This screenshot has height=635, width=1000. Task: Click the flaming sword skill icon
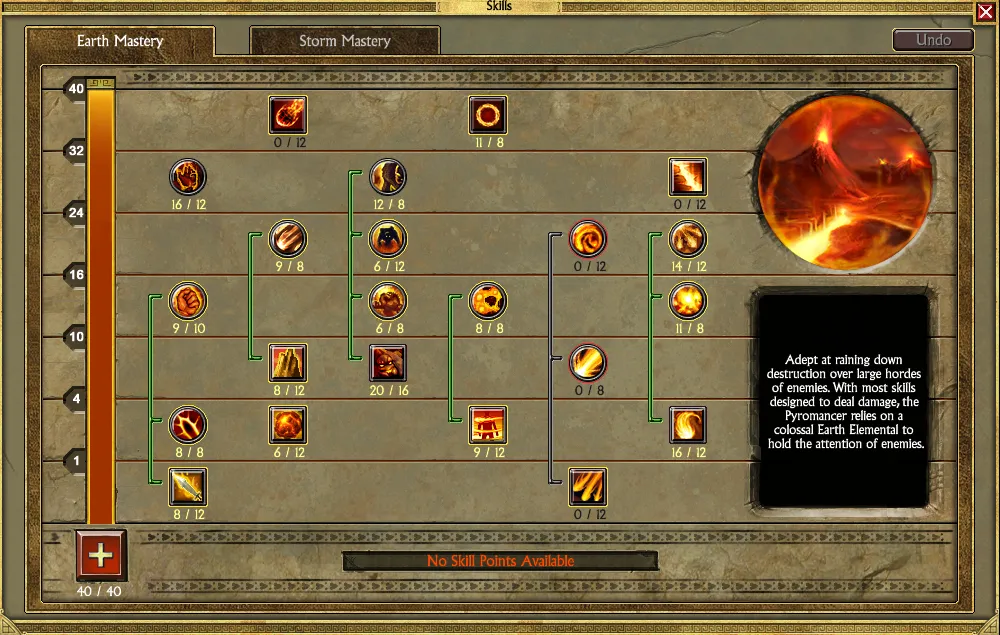tap(188, 487)
